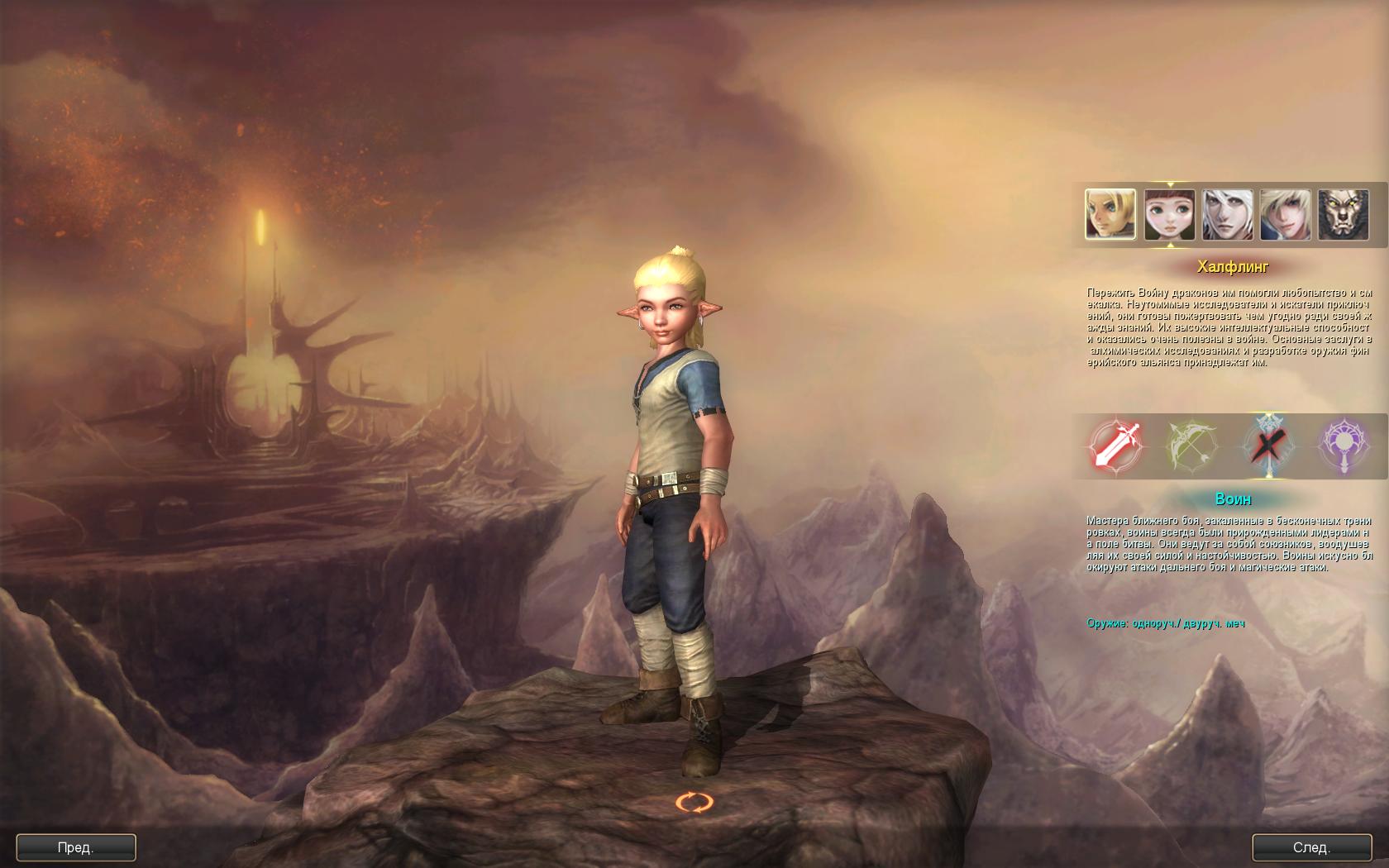Pick the white-haired pale-faced race portrait
1389x868 pixels.
1227,214
